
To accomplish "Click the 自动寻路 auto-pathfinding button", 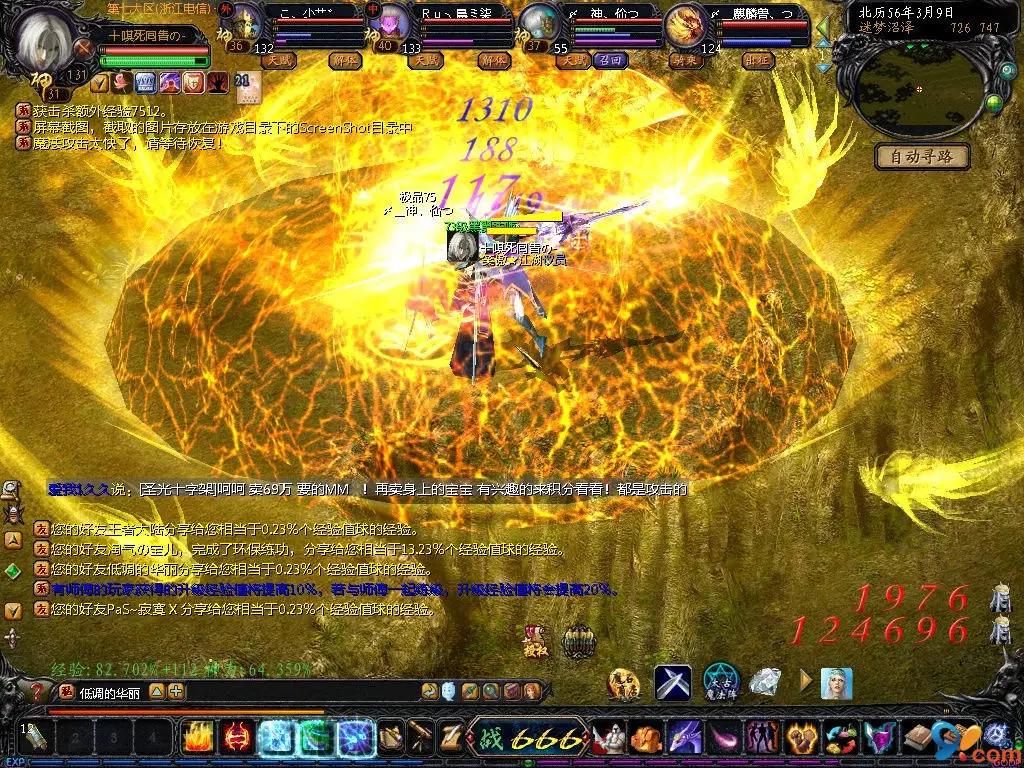I will (x=922, y=156).
